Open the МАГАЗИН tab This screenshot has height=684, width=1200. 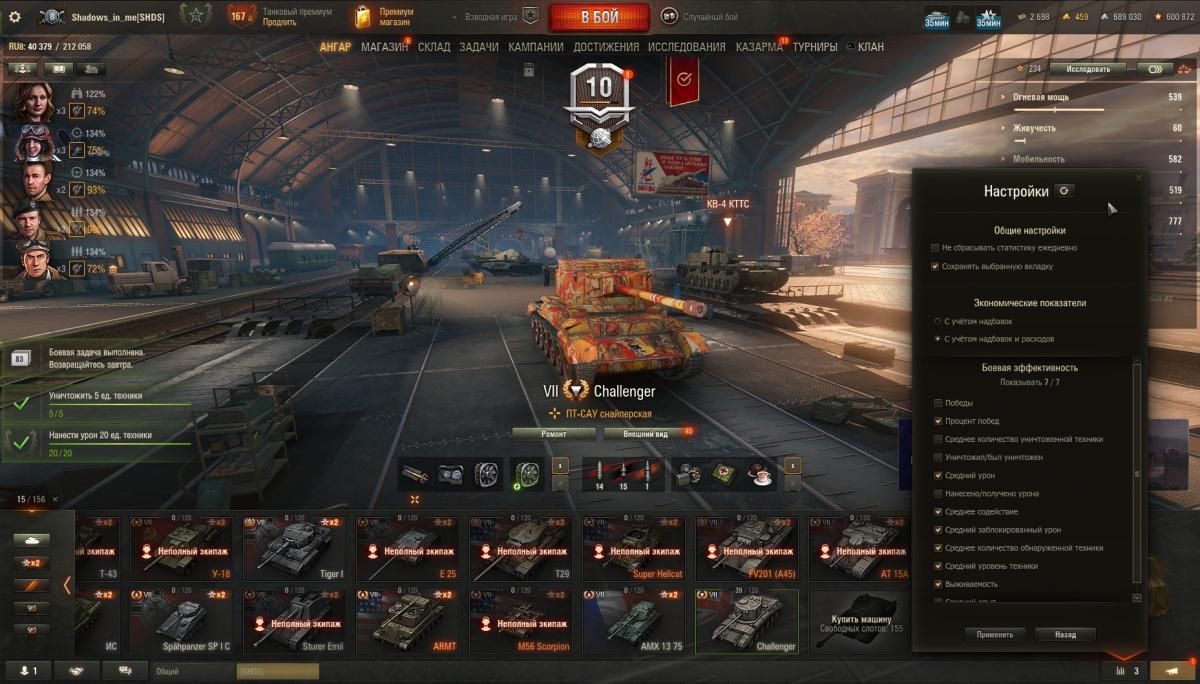(384, 47)
